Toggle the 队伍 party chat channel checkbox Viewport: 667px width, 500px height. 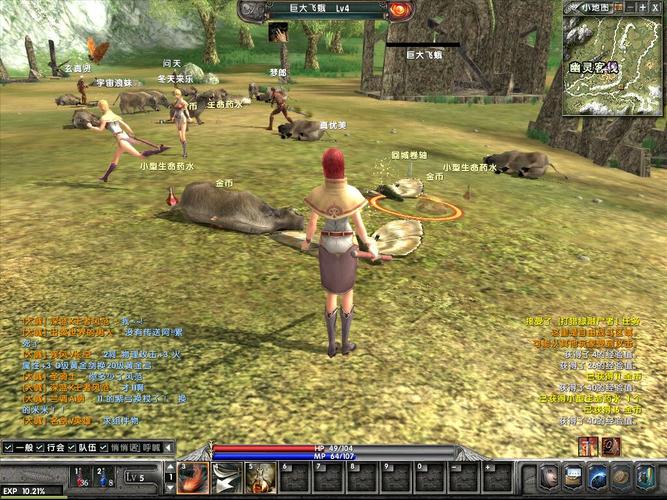(x=73, y=448)
